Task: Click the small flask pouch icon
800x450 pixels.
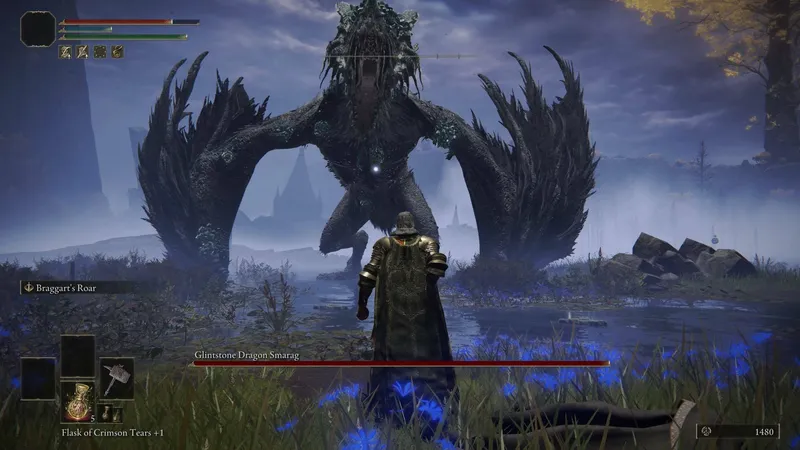Action: 105,414
